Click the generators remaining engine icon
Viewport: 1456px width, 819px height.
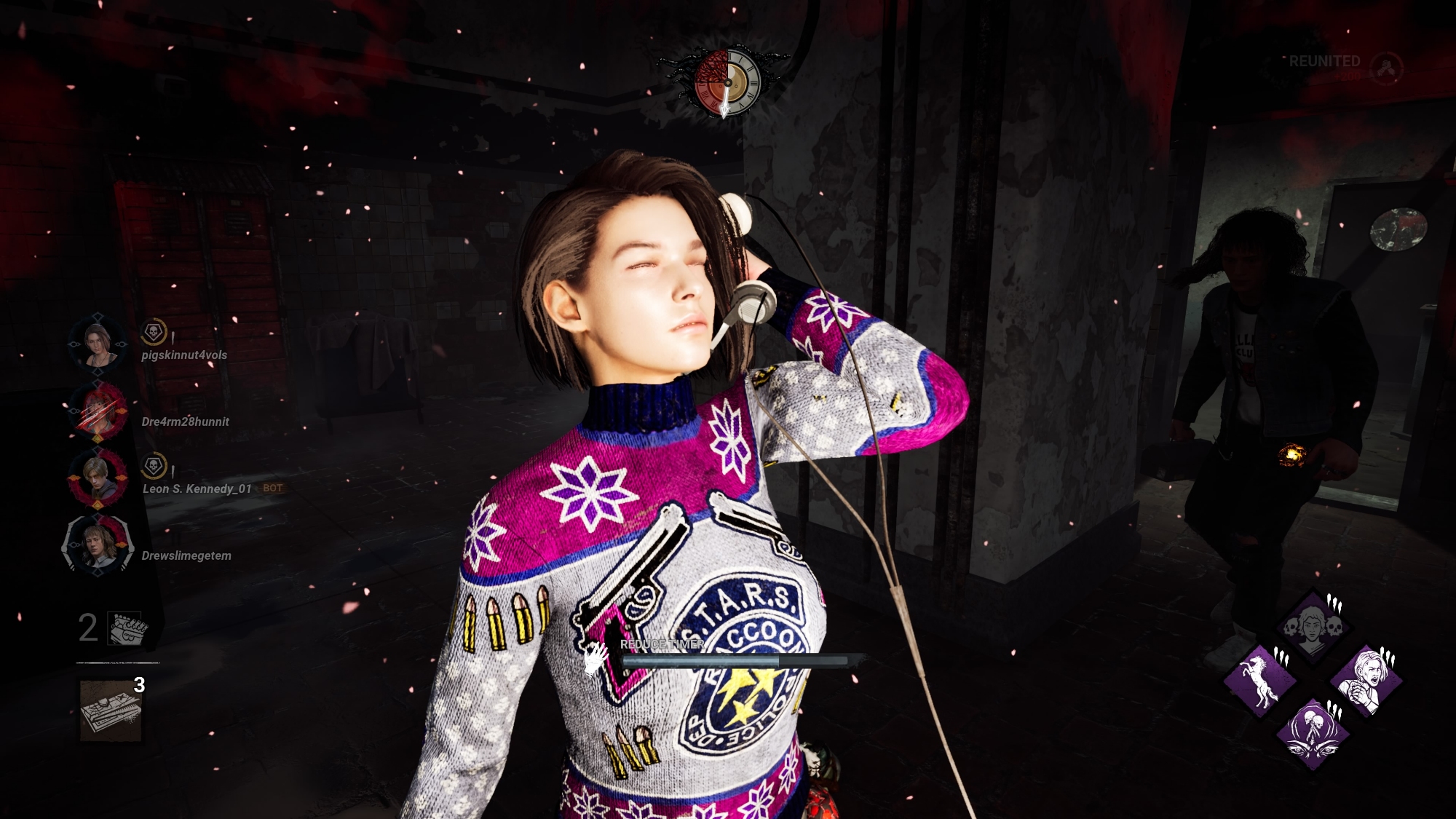127,628
